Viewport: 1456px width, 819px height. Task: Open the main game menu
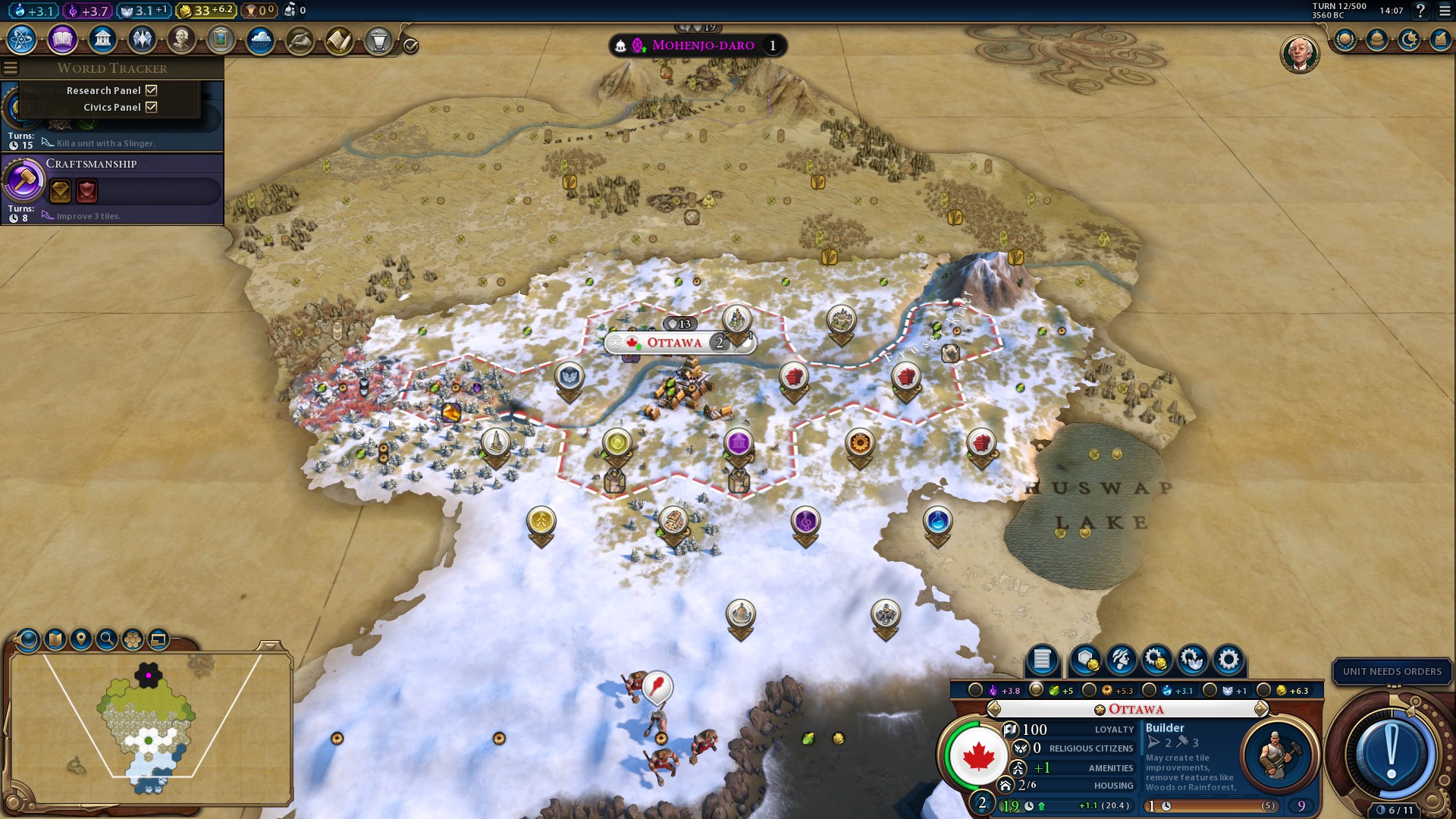[1445, 11]
